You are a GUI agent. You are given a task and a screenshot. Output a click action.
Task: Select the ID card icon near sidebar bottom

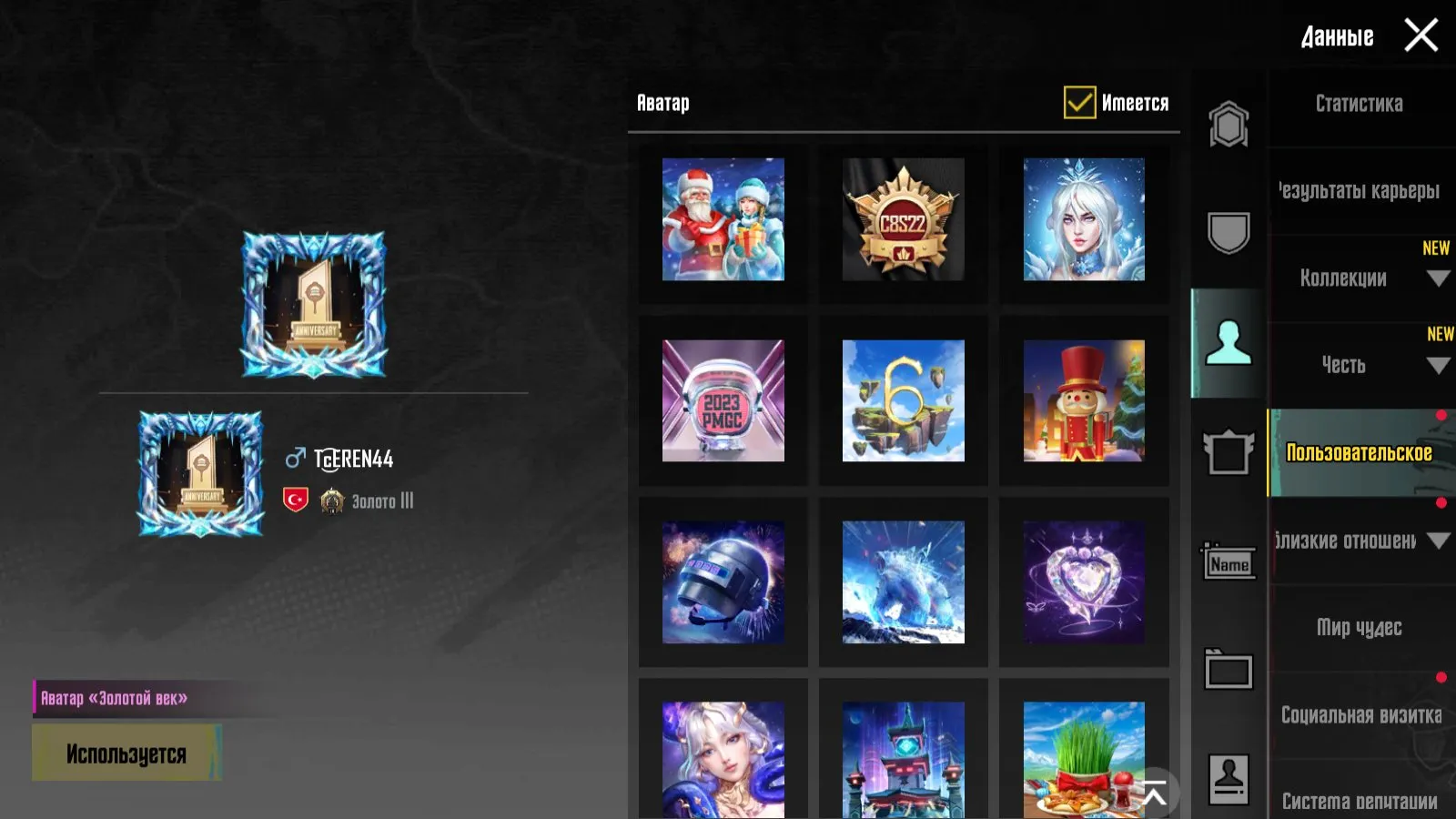1228,775
